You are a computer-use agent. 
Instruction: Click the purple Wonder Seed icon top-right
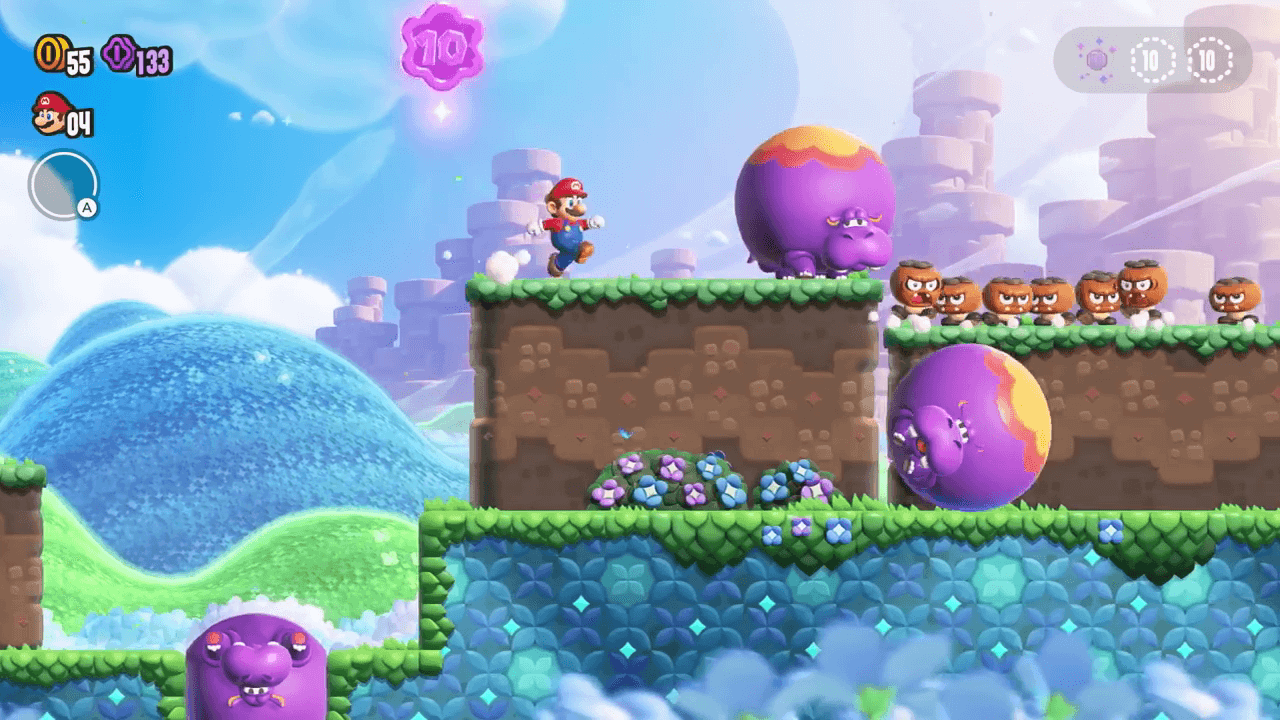click(x=1096, y=62)
